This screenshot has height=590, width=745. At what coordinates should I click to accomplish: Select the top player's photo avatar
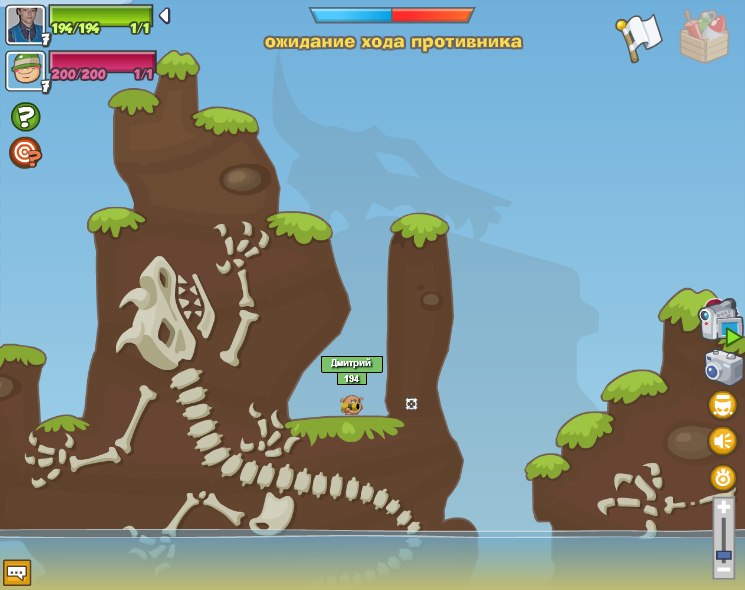click(25, 24)
